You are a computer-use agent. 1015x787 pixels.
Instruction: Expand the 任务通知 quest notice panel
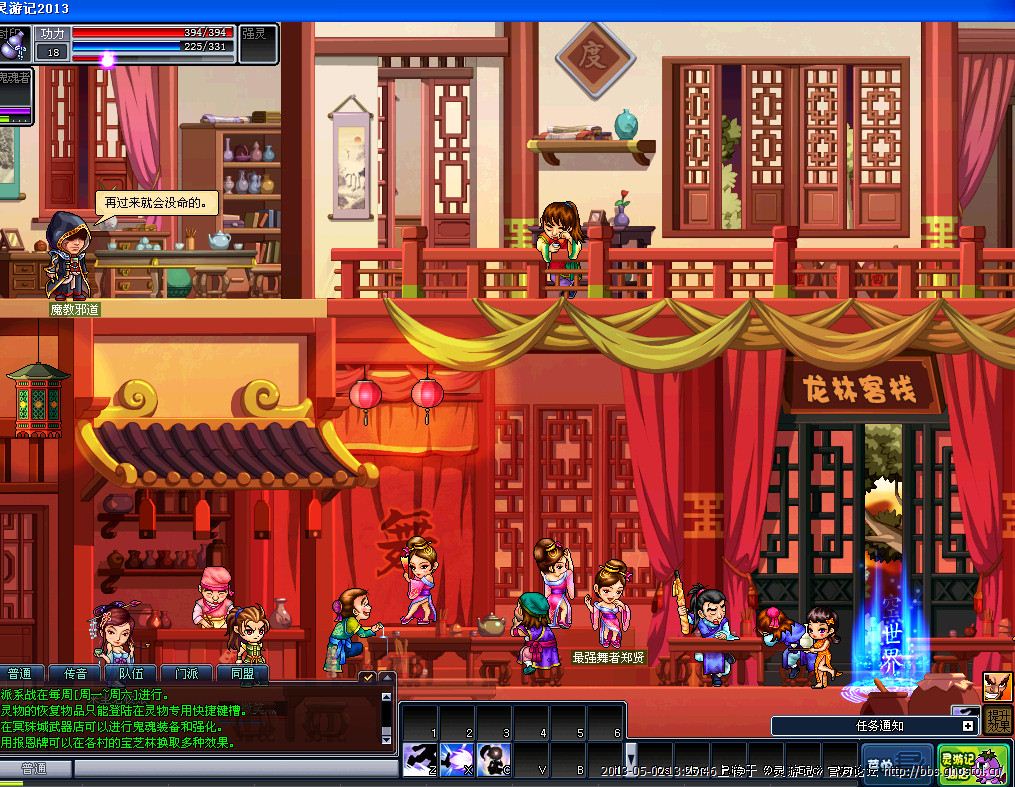967,726
